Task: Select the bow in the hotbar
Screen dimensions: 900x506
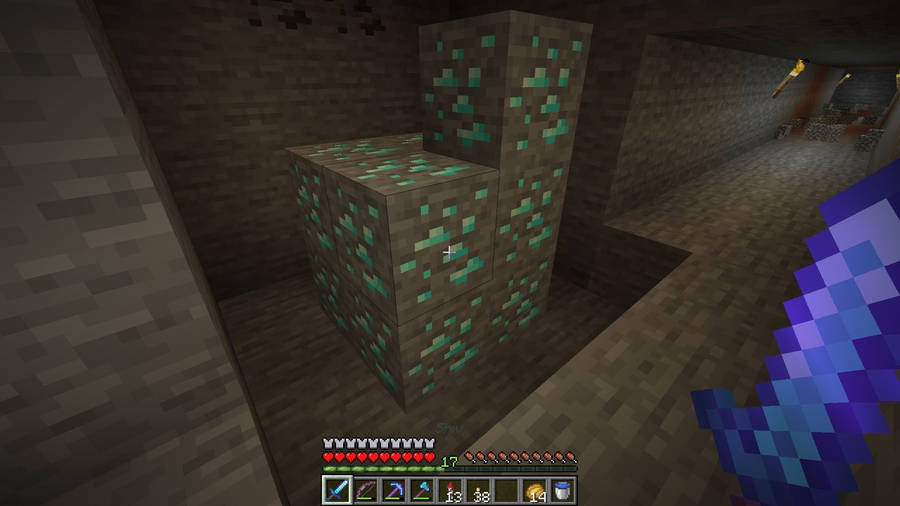Action: (366, 490)
